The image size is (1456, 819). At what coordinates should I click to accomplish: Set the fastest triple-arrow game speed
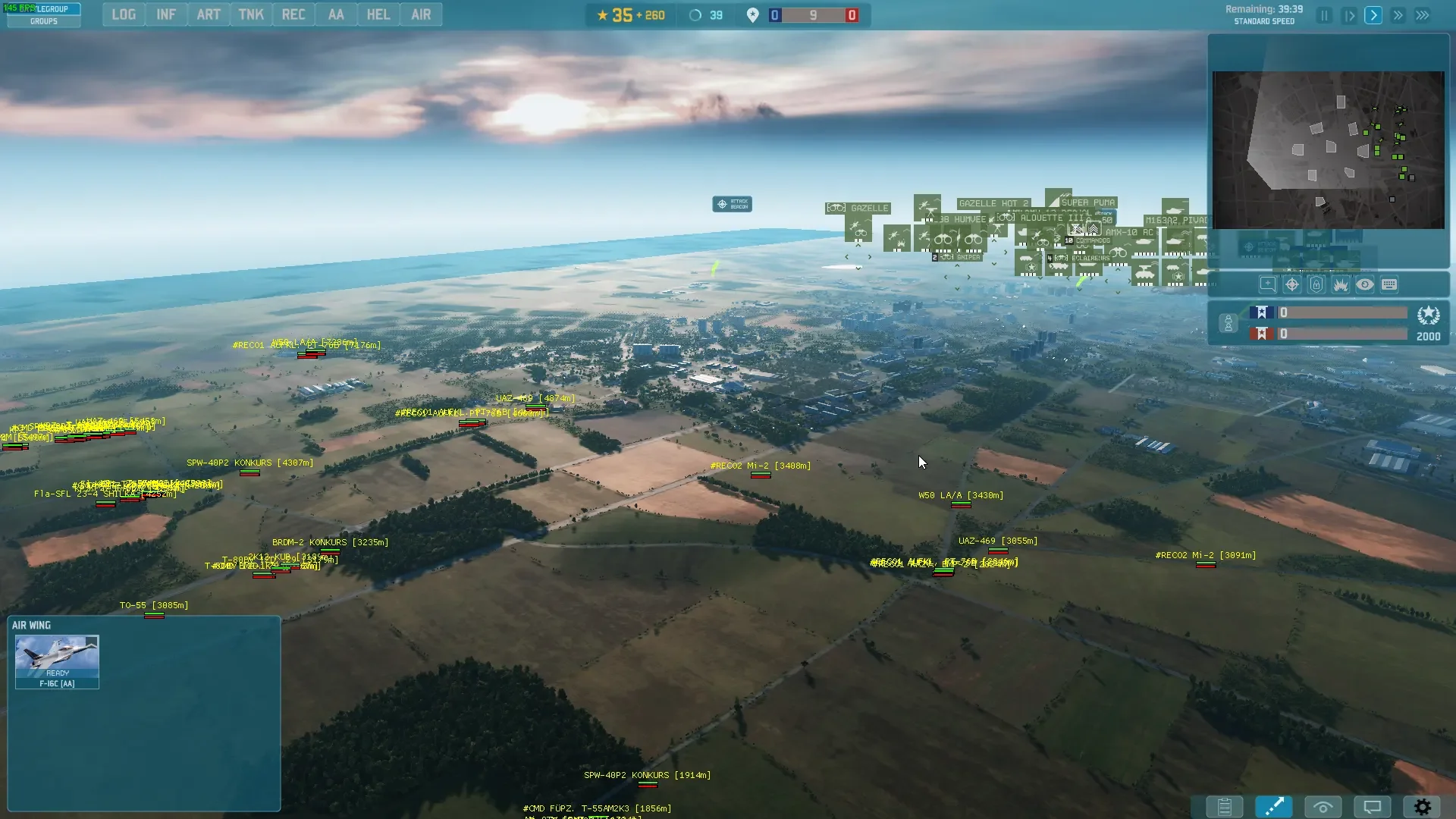pos(1423,15)
